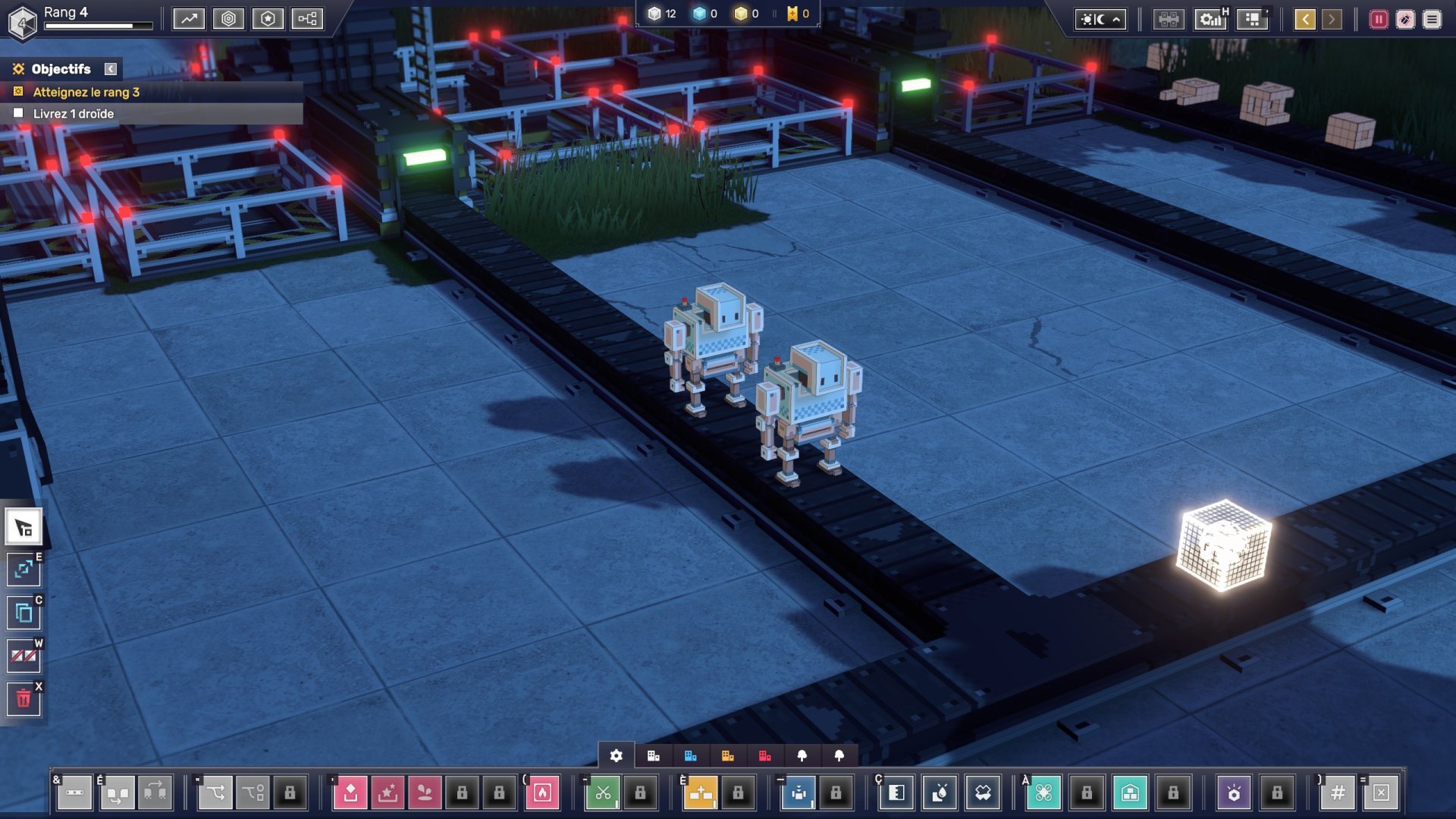Open the statistics line-chart panel

tap(189, 19)
